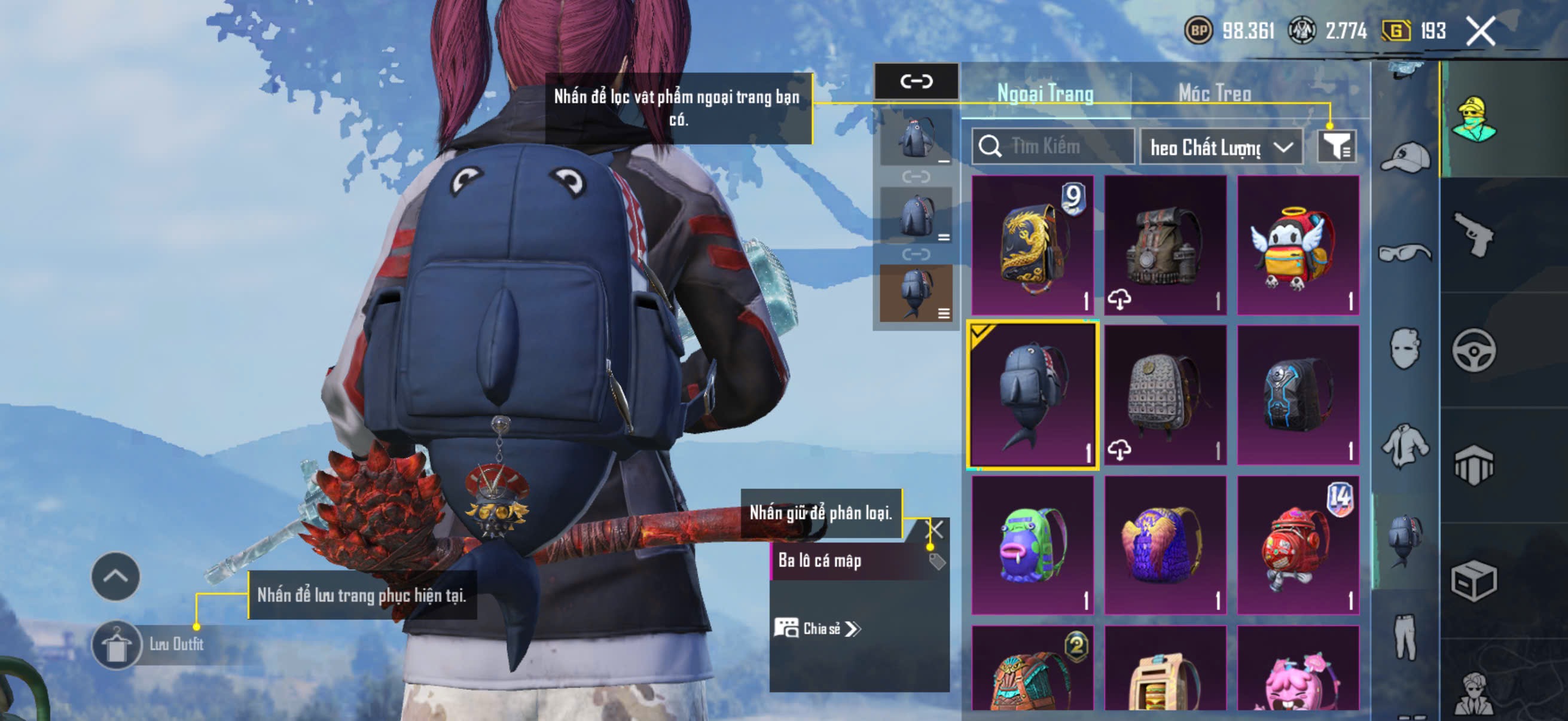Switch to the Móc Treo tab

[1215, 93]
